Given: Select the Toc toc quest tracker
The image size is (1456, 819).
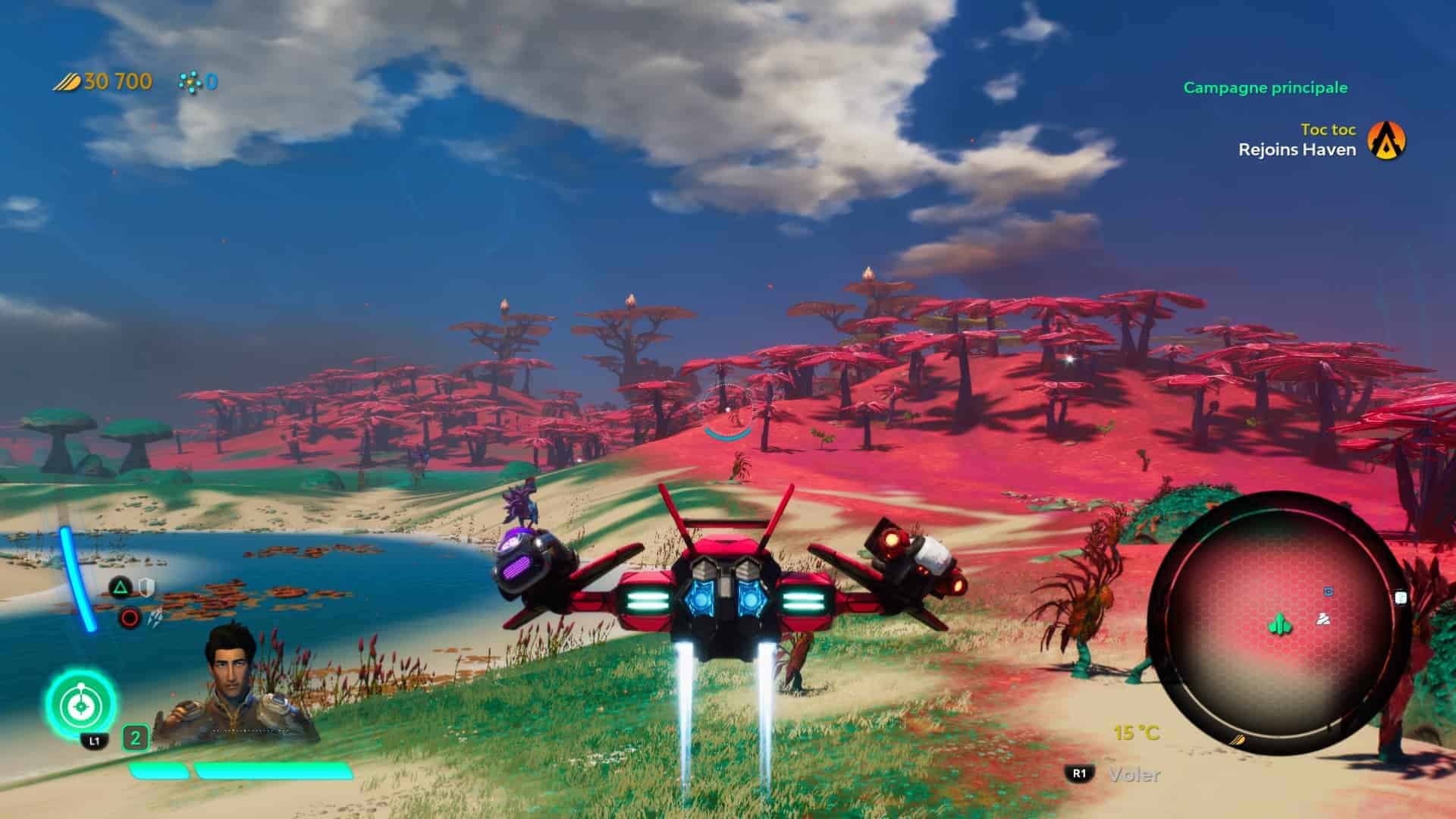Looking at the screenshot, I should click(1328, 130).
